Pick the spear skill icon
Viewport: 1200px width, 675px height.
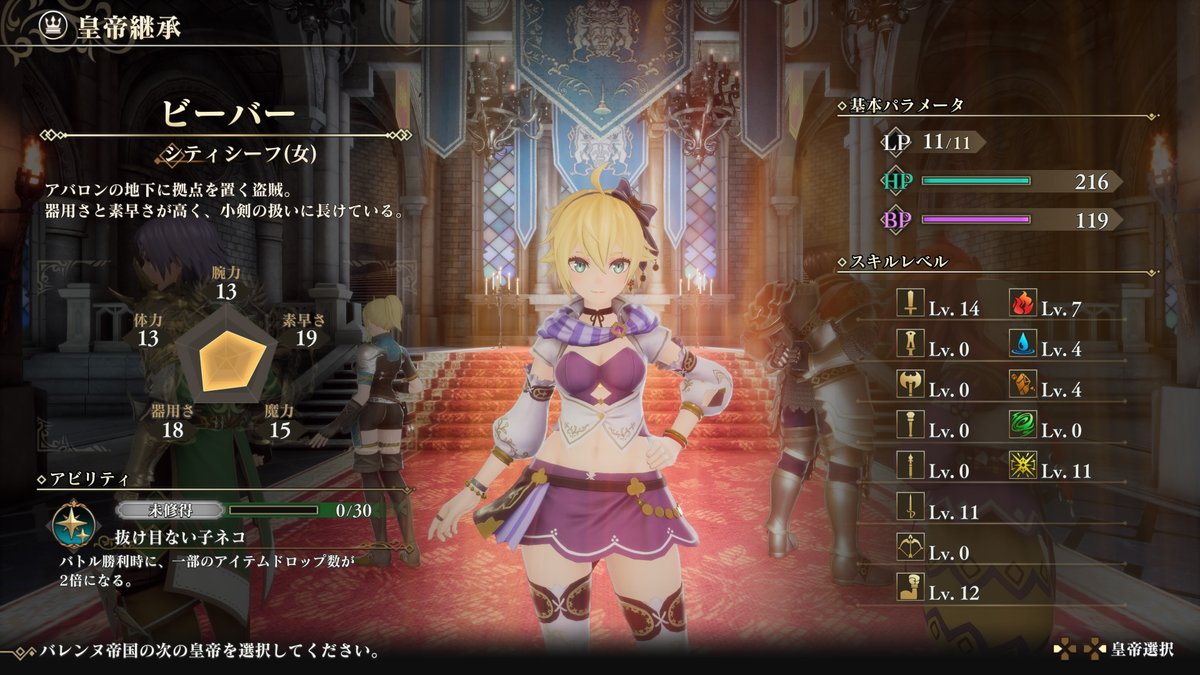coord(911,470)
